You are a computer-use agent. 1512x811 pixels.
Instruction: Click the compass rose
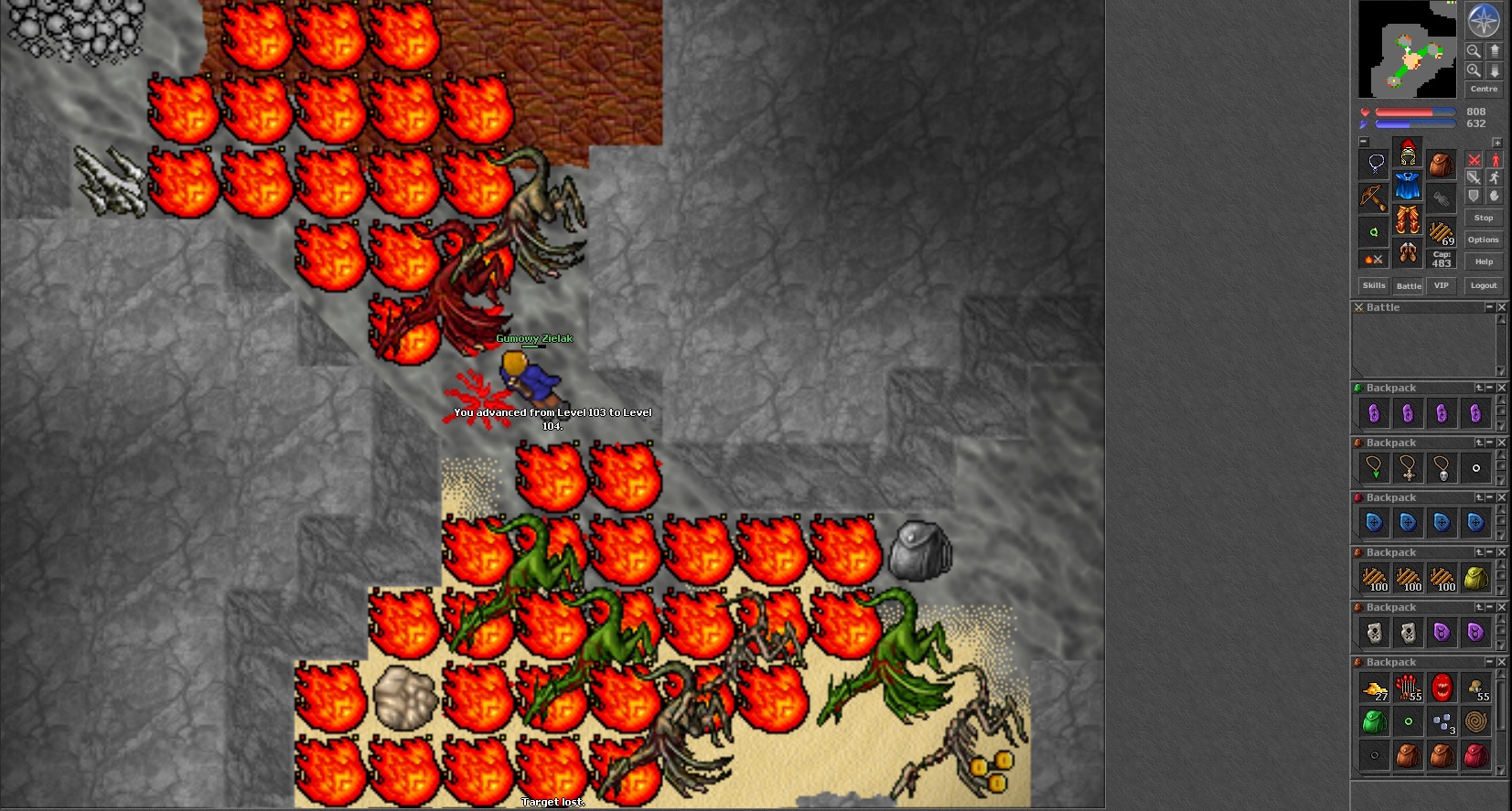point(1484,20)
